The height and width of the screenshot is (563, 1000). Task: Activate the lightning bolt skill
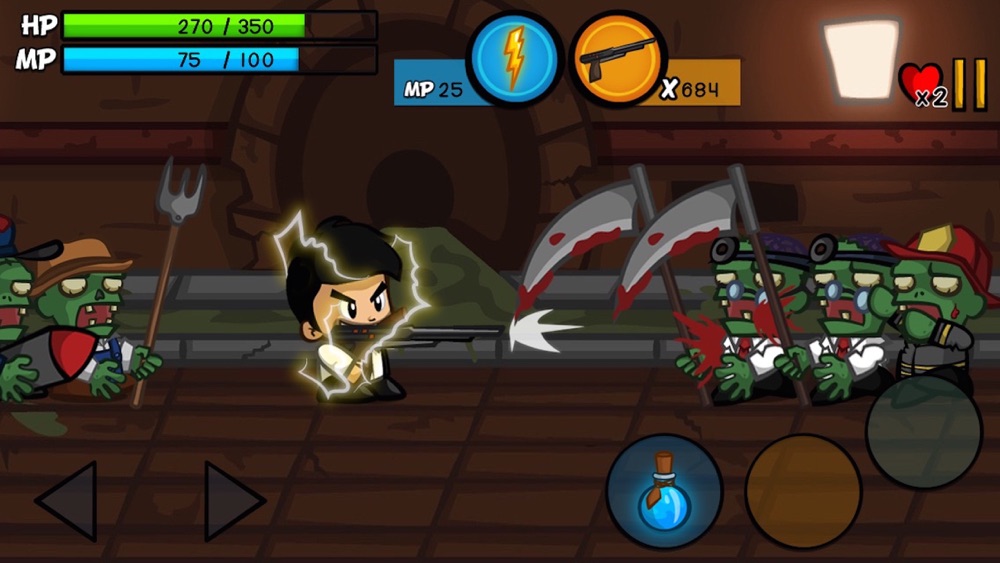[515, 58]
